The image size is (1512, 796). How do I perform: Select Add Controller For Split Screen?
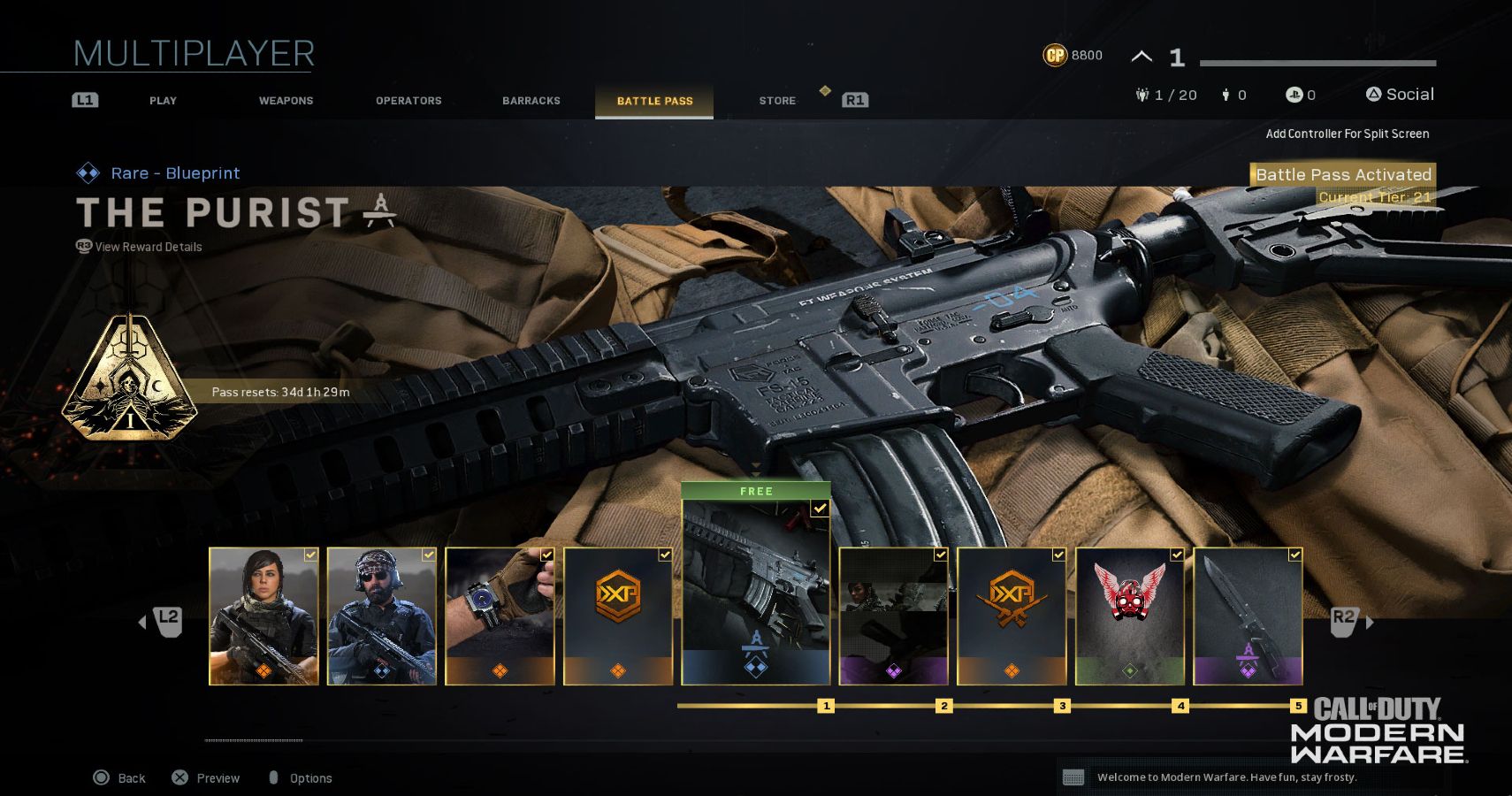point(1348,134)
